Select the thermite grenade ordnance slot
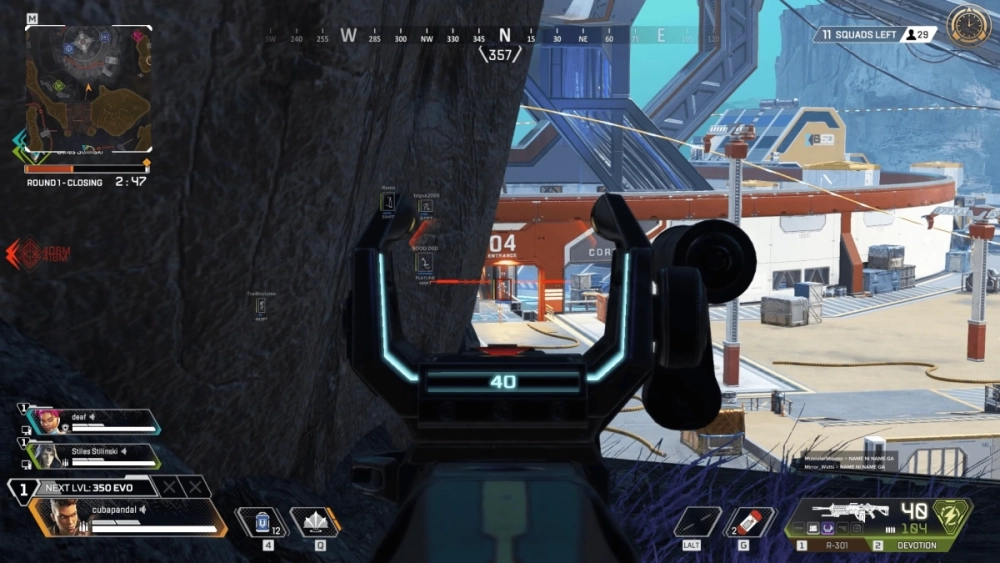This screenshot has width=1000, height=563. (x=750, y=521)
